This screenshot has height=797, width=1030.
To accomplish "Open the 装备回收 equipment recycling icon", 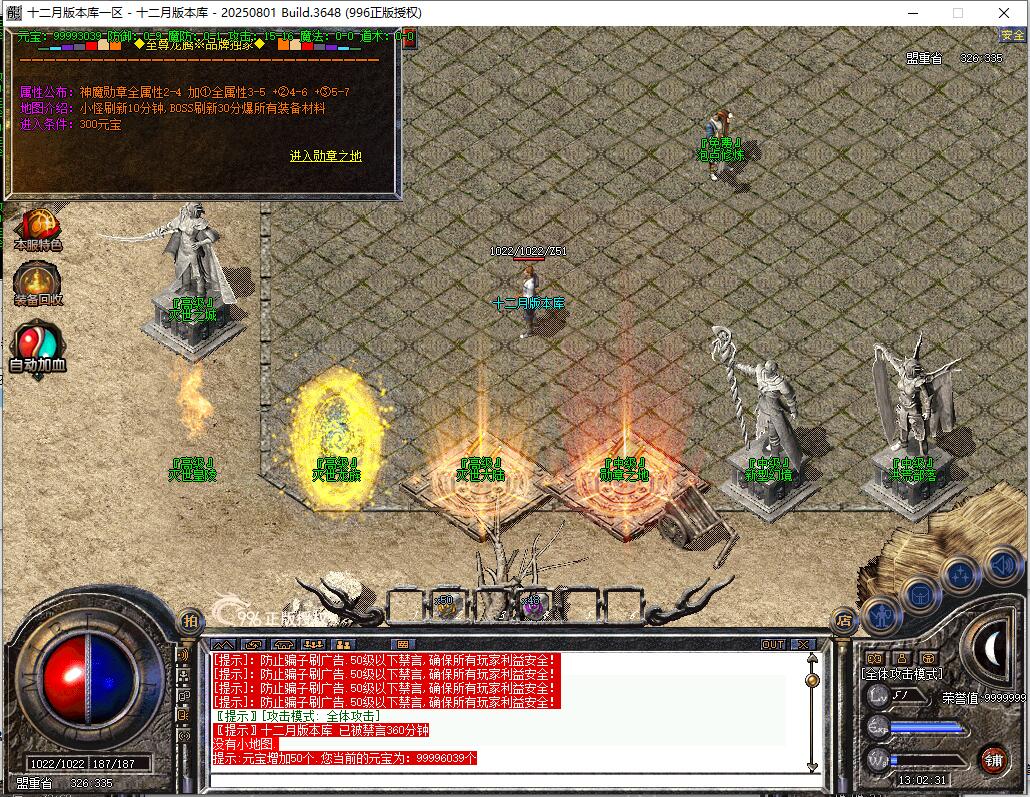I will coord(38,282).
